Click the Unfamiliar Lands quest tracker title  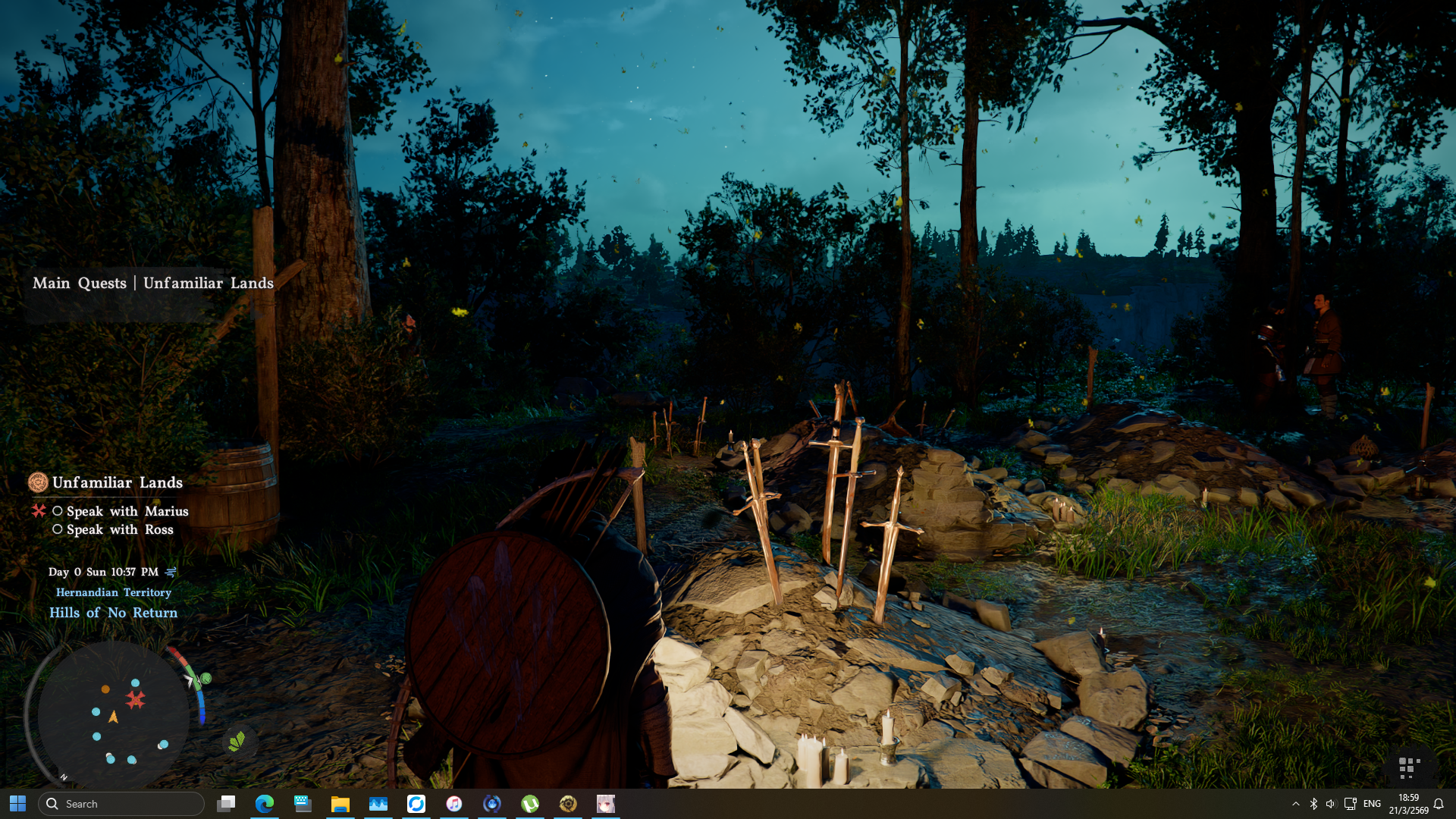[x=117, y=482]
